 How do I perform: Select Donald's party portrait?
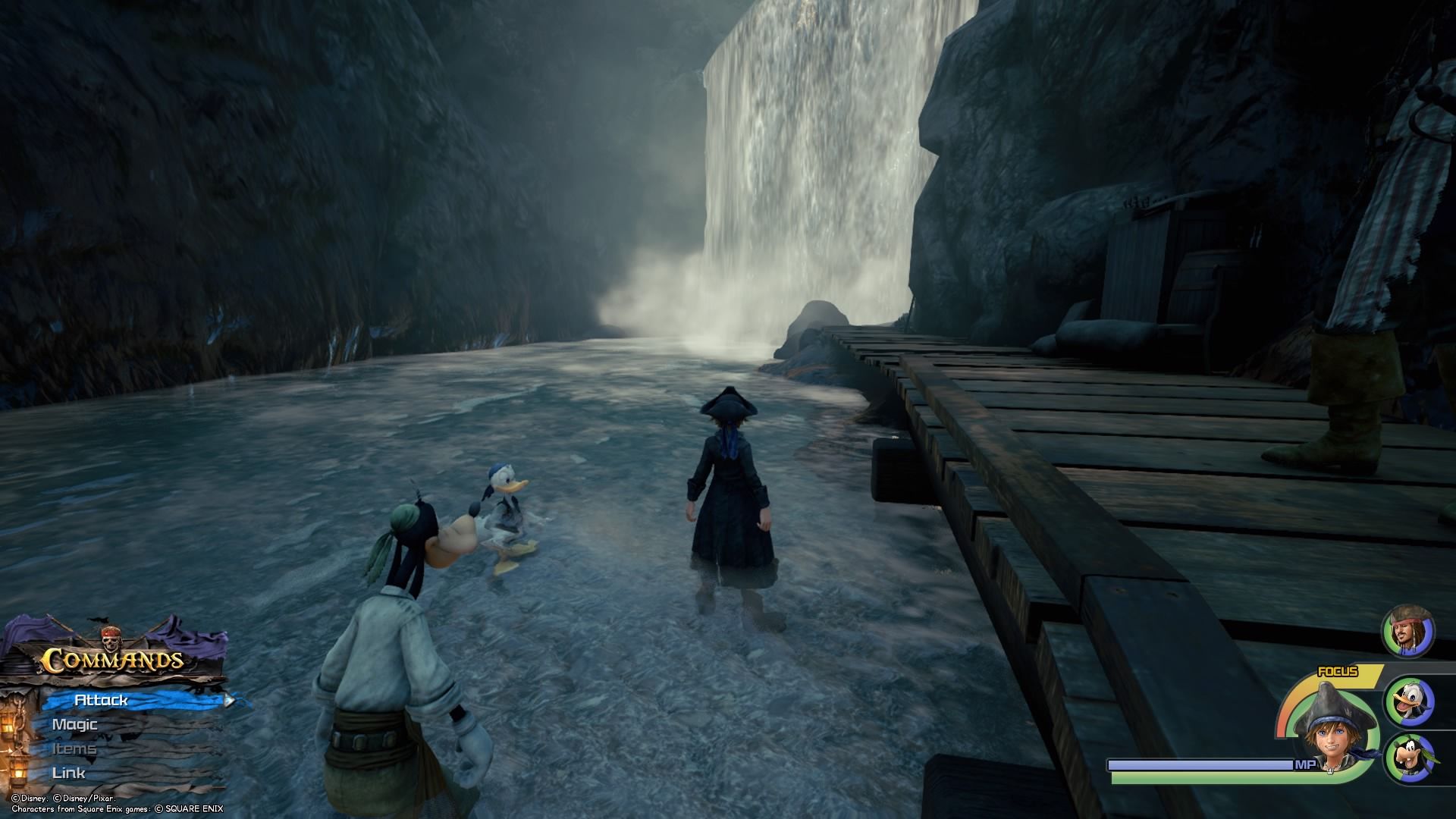coord(1409,701)
